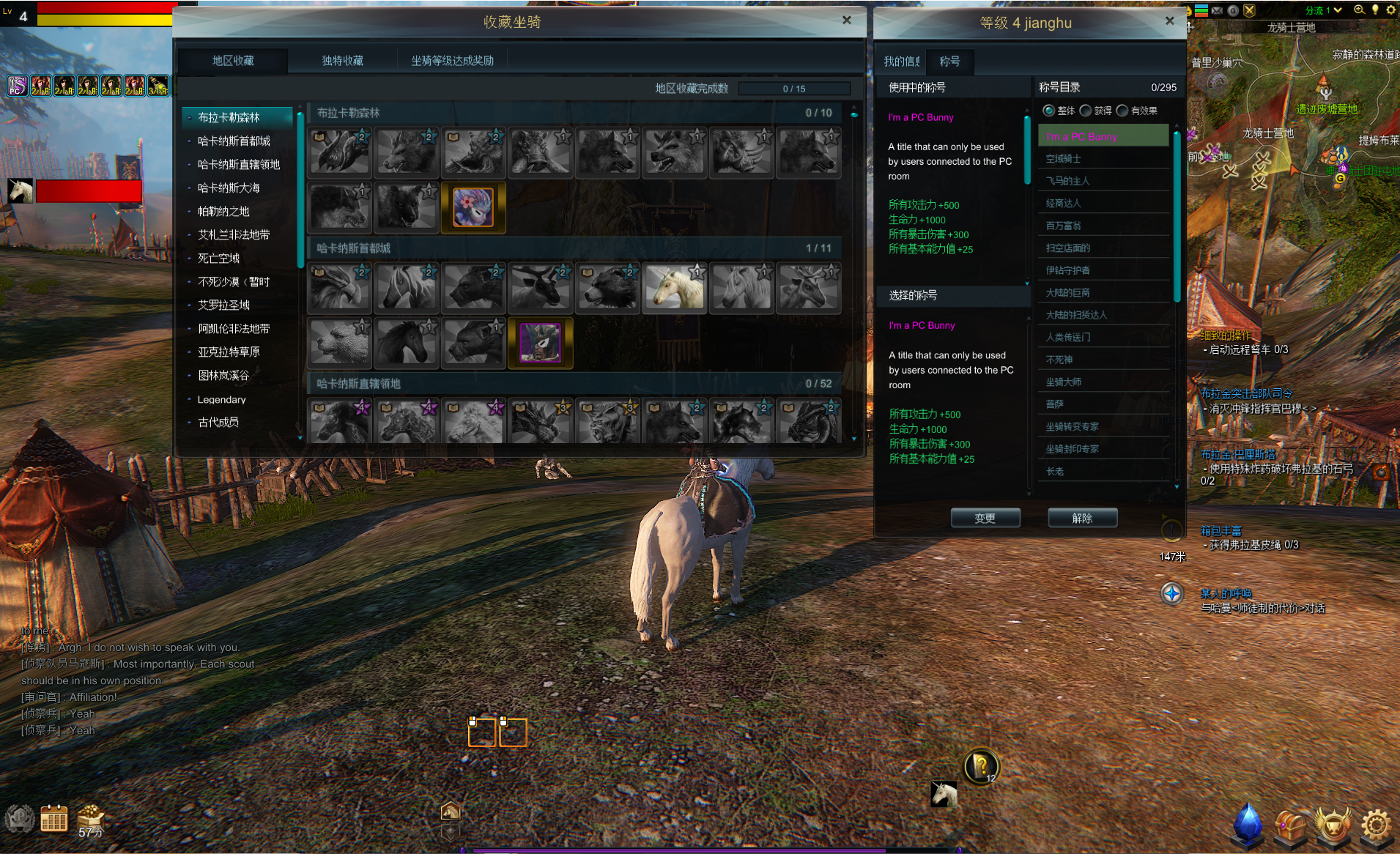Choose 哈卡纳斯首都城 in the region list

(x=234, y=141)
